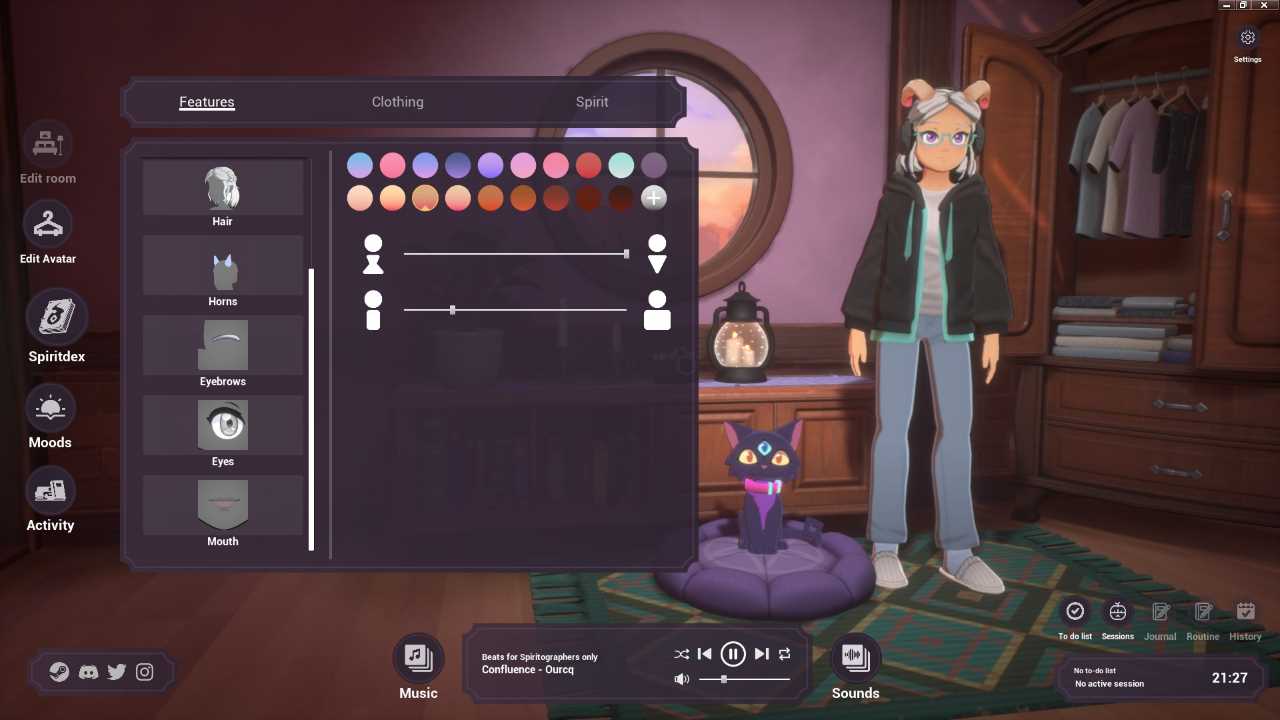Open the Settings gear
1280x720 pixels.
pyautogui.click(x=1247, y=38)
